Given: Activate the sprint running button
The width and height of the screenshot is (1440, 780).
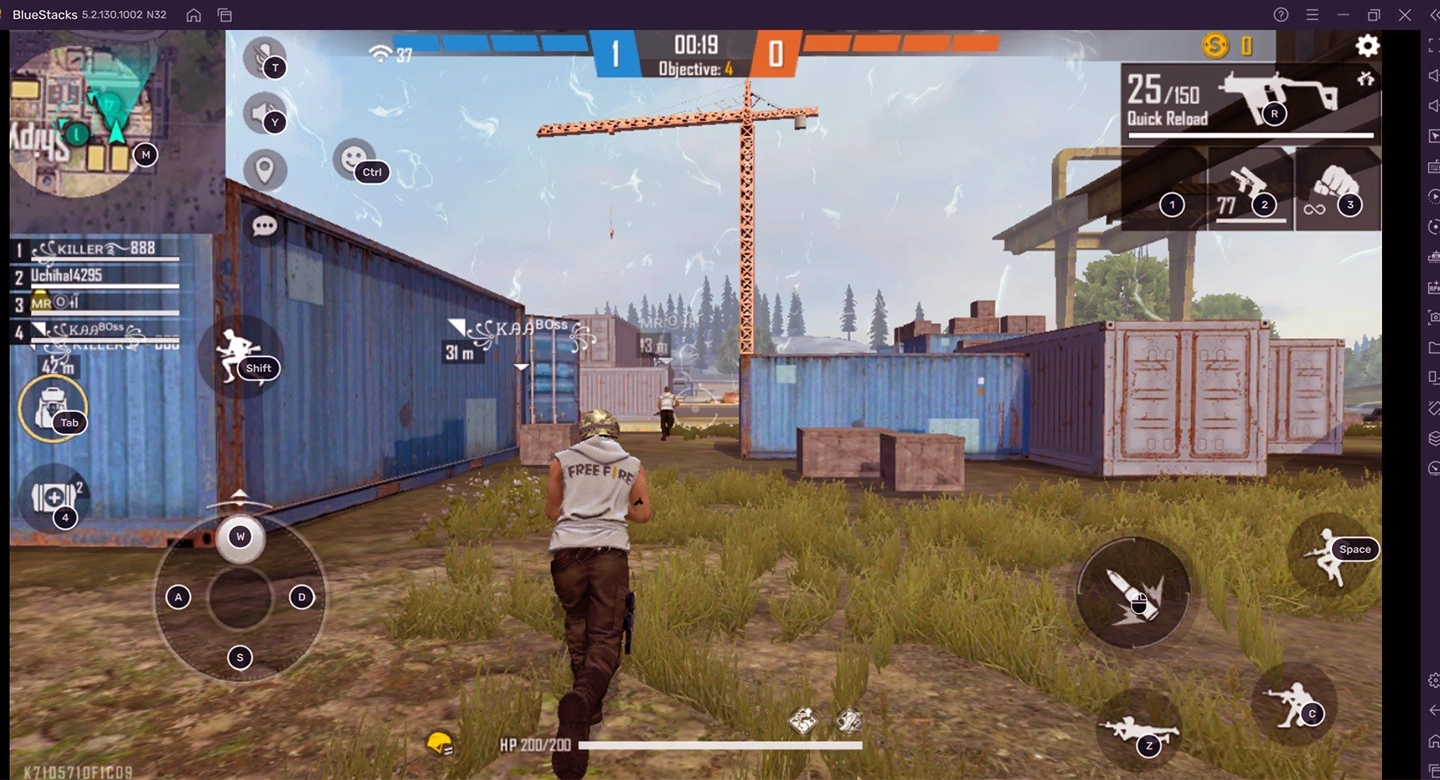Looking at the screenshot, I should point(238,356).
